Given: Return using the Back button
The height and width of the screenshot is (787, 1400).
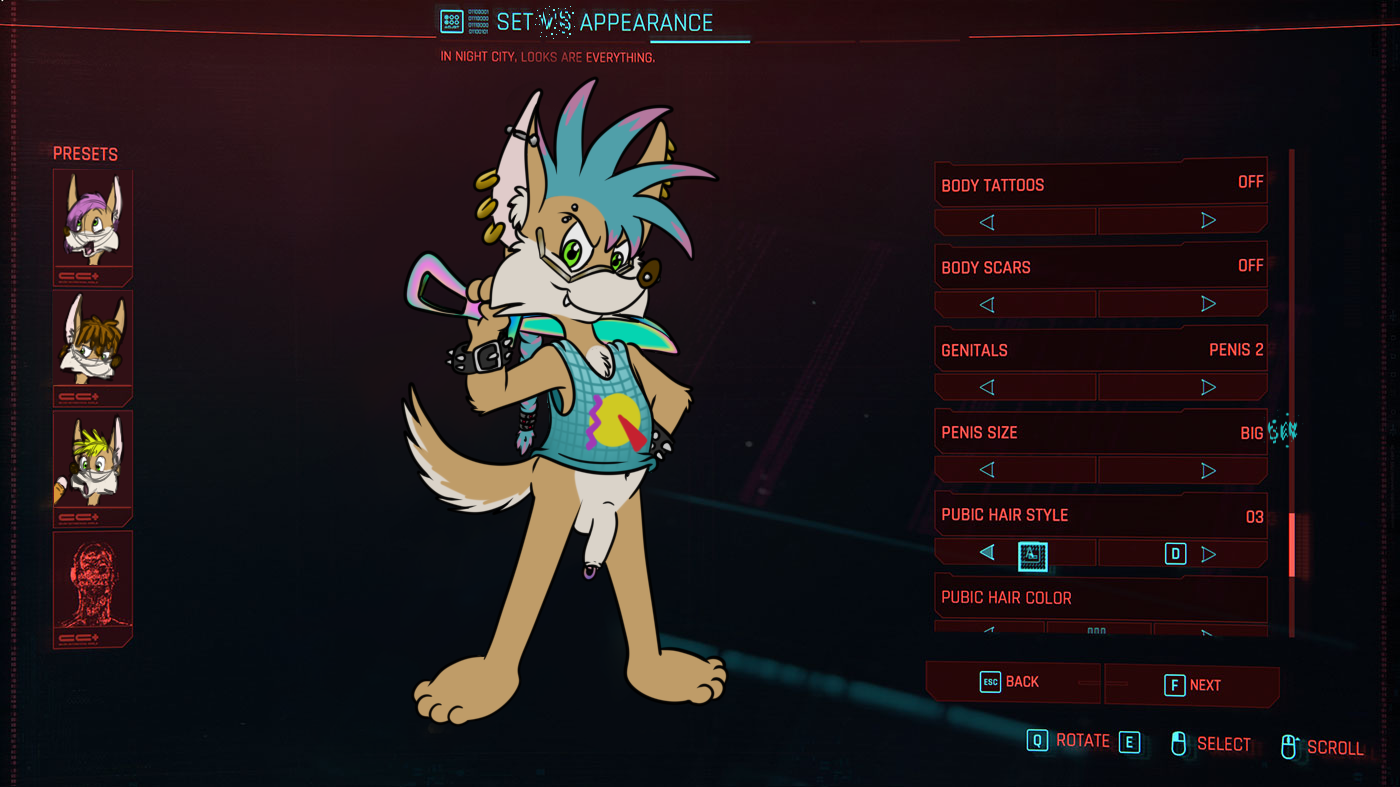Looking at the screenshot, I should click(1011, 682).
